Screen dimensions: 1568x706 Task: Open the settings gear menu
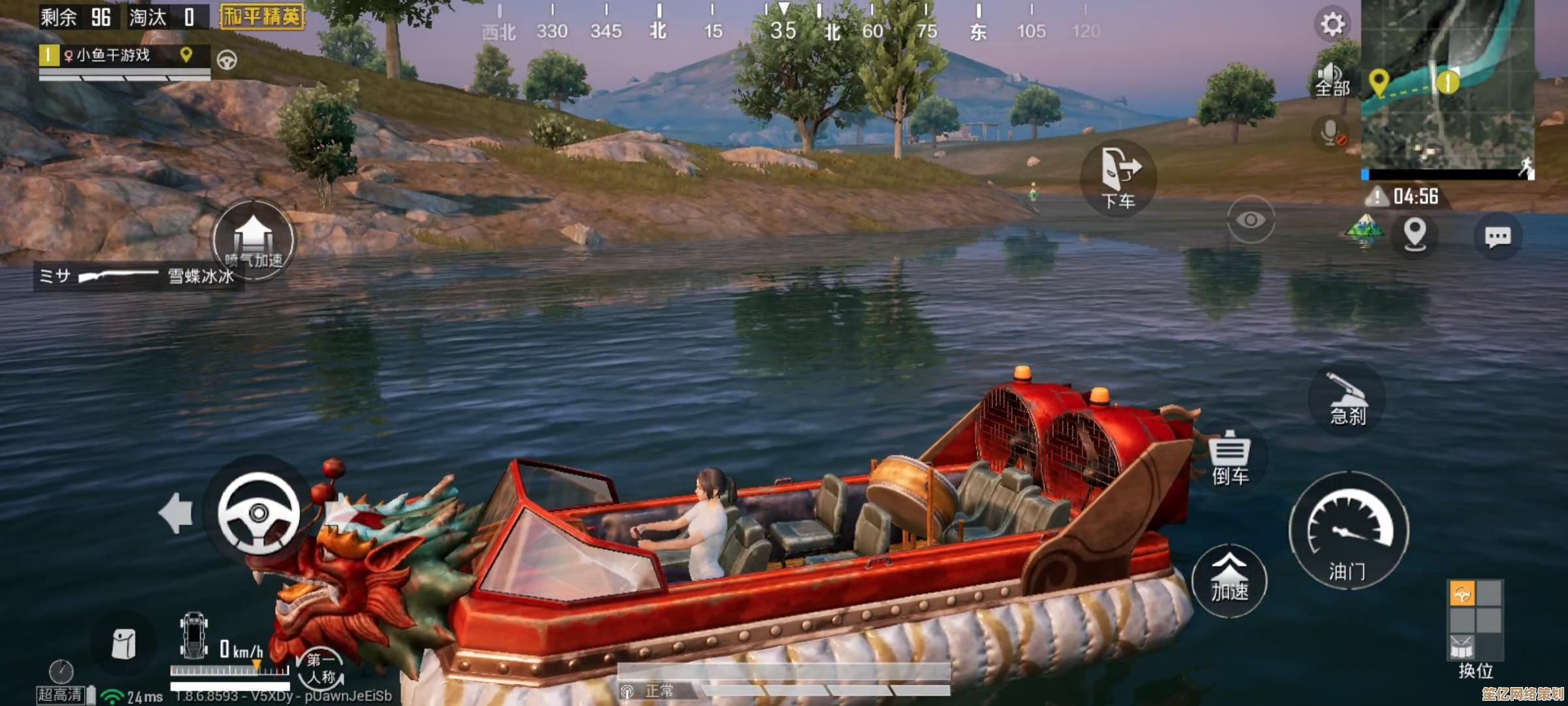coord(1332,25)
